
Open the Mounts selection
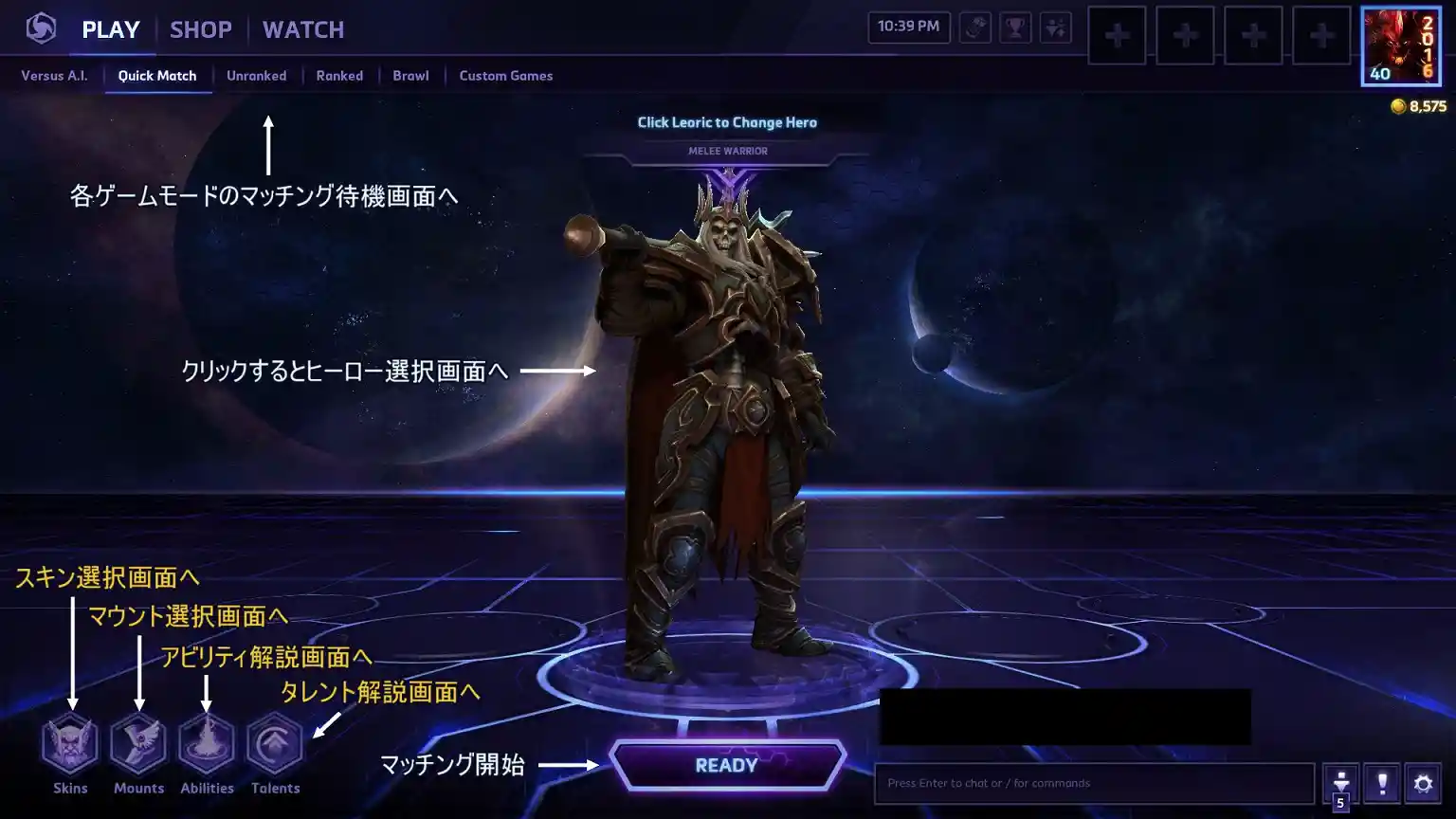pos(138,745)
